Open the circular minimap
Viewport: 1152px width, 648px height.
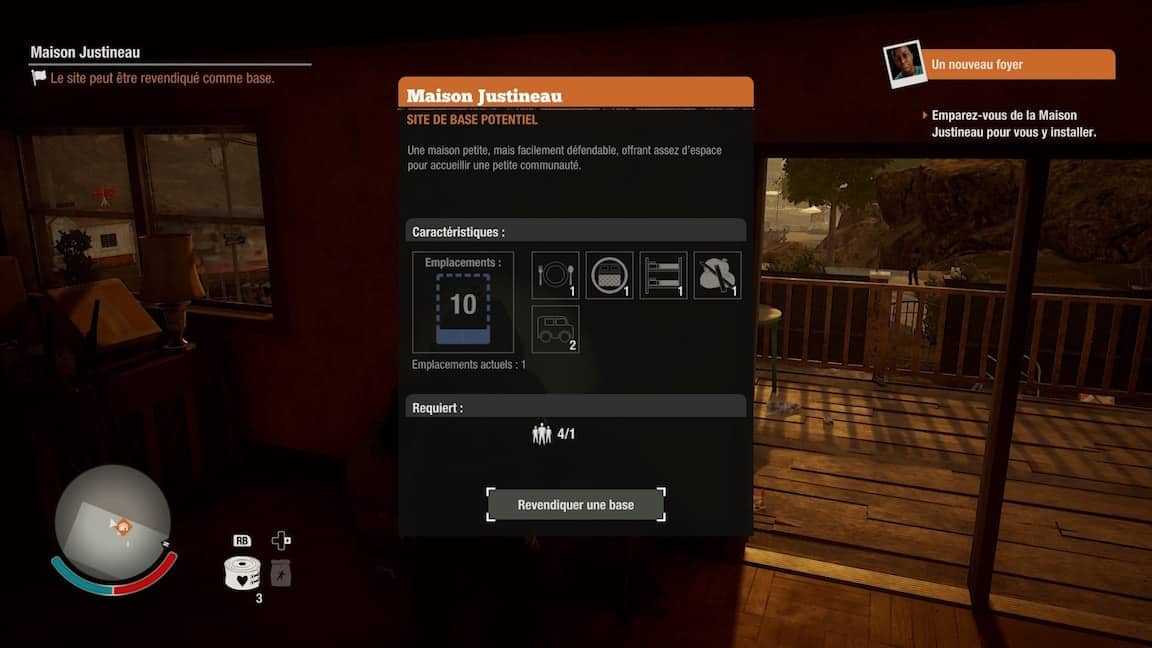pyautogui.click(x=112, y=521)
